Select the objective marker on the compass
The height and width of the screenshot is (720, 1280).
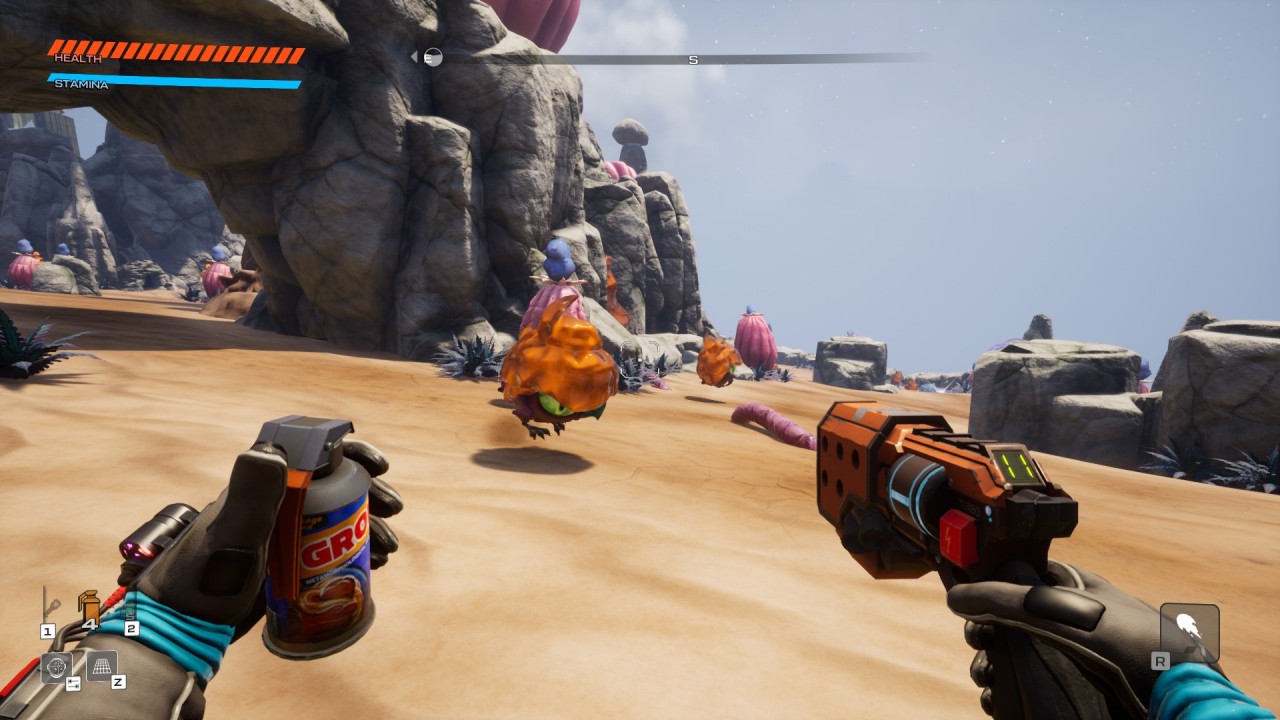tap(432, 58)
